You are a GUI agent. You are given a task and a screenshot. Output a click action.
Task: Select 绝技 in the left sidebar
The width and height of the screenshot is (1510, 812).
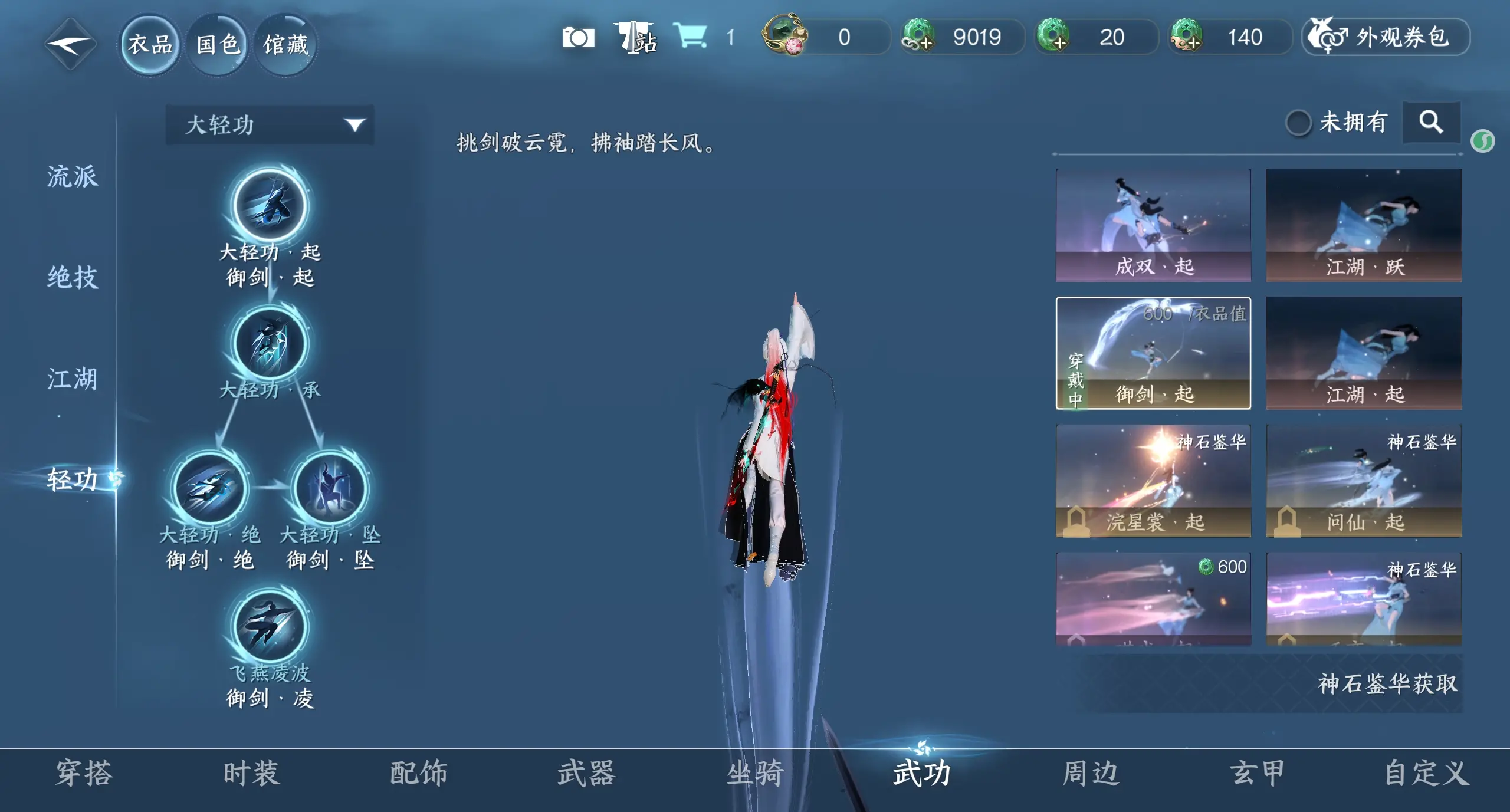click(x=72, y=277)
